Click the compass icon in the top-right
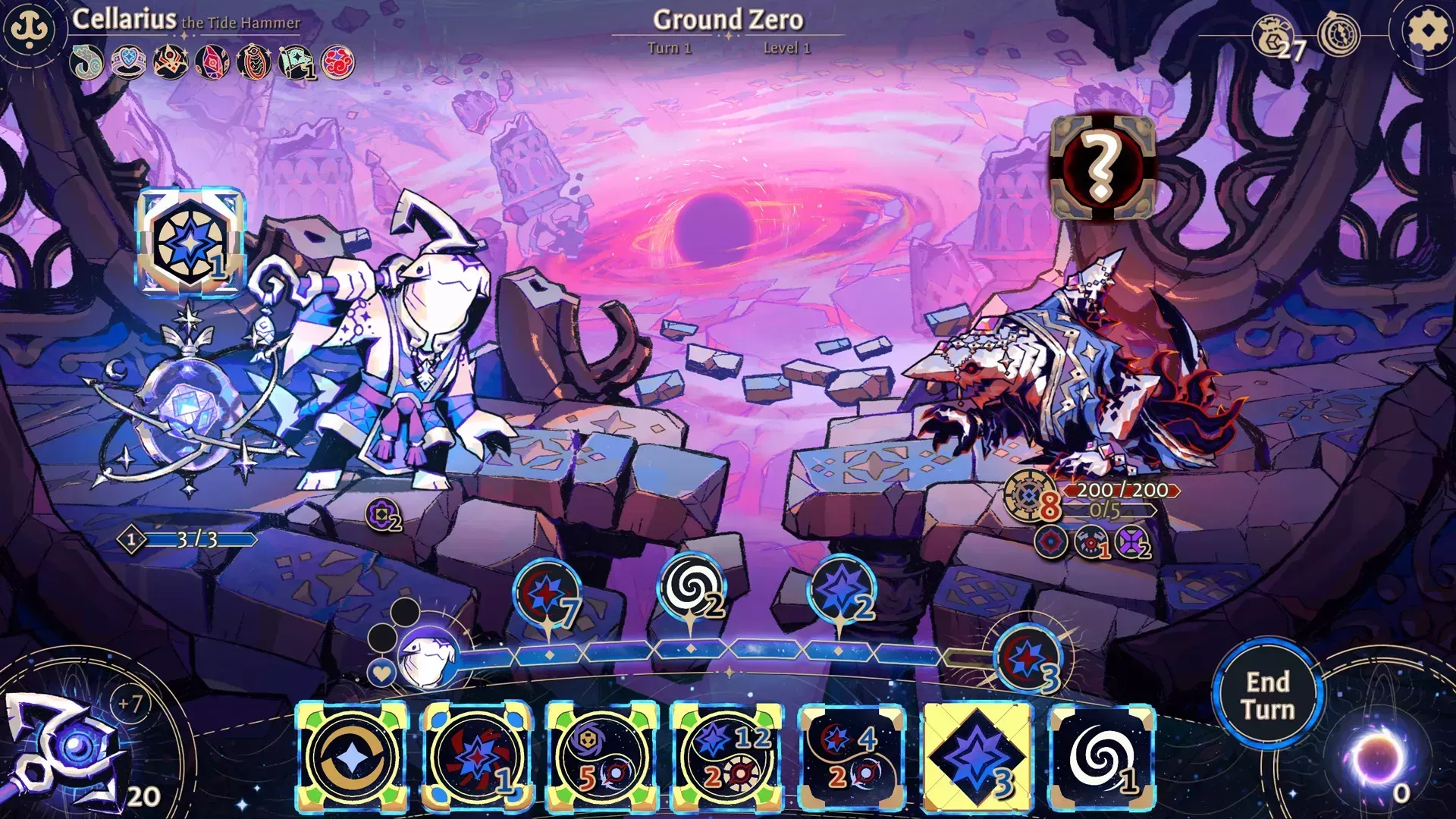This screenshot has height=819, width=1456. [x=1341, y=34]
